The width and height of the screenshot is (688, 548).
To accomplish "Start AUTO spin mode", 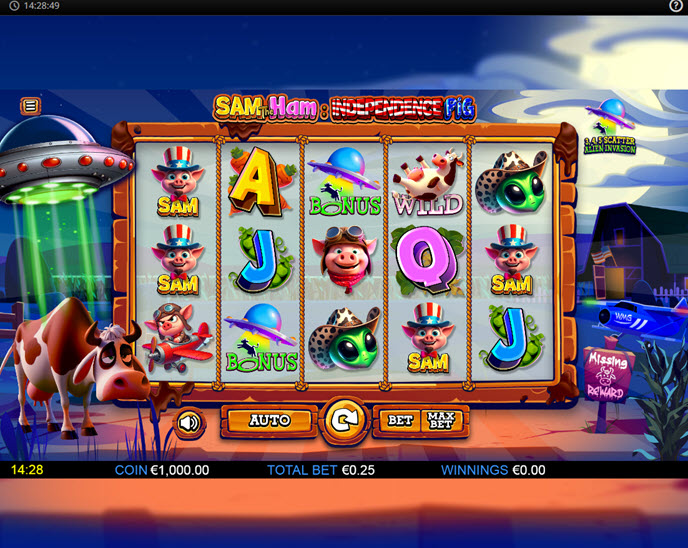I will 269,421.
